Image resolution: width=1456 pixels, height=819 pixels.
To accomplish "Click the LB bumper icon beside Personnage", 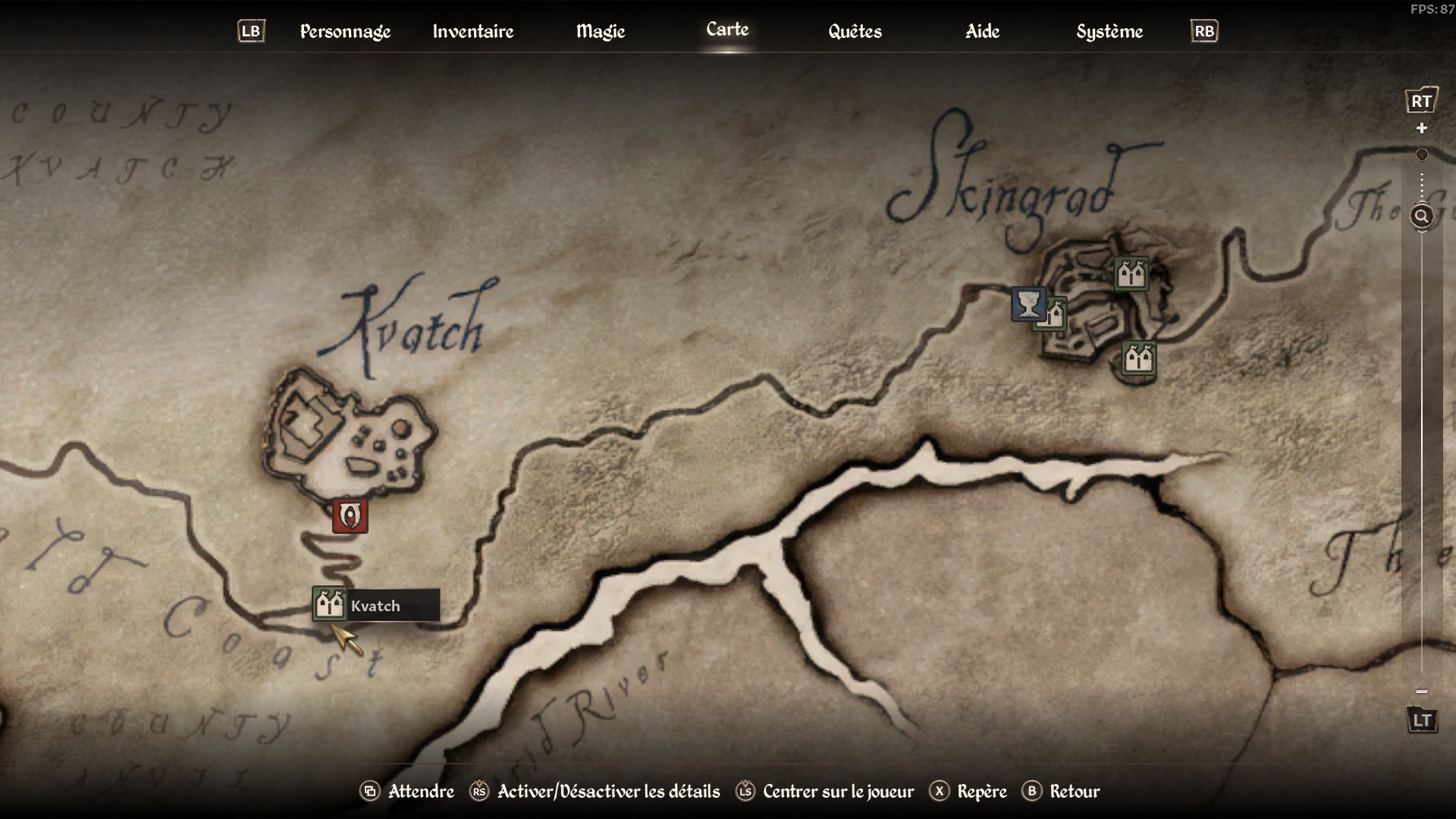I will pos(250,31).
